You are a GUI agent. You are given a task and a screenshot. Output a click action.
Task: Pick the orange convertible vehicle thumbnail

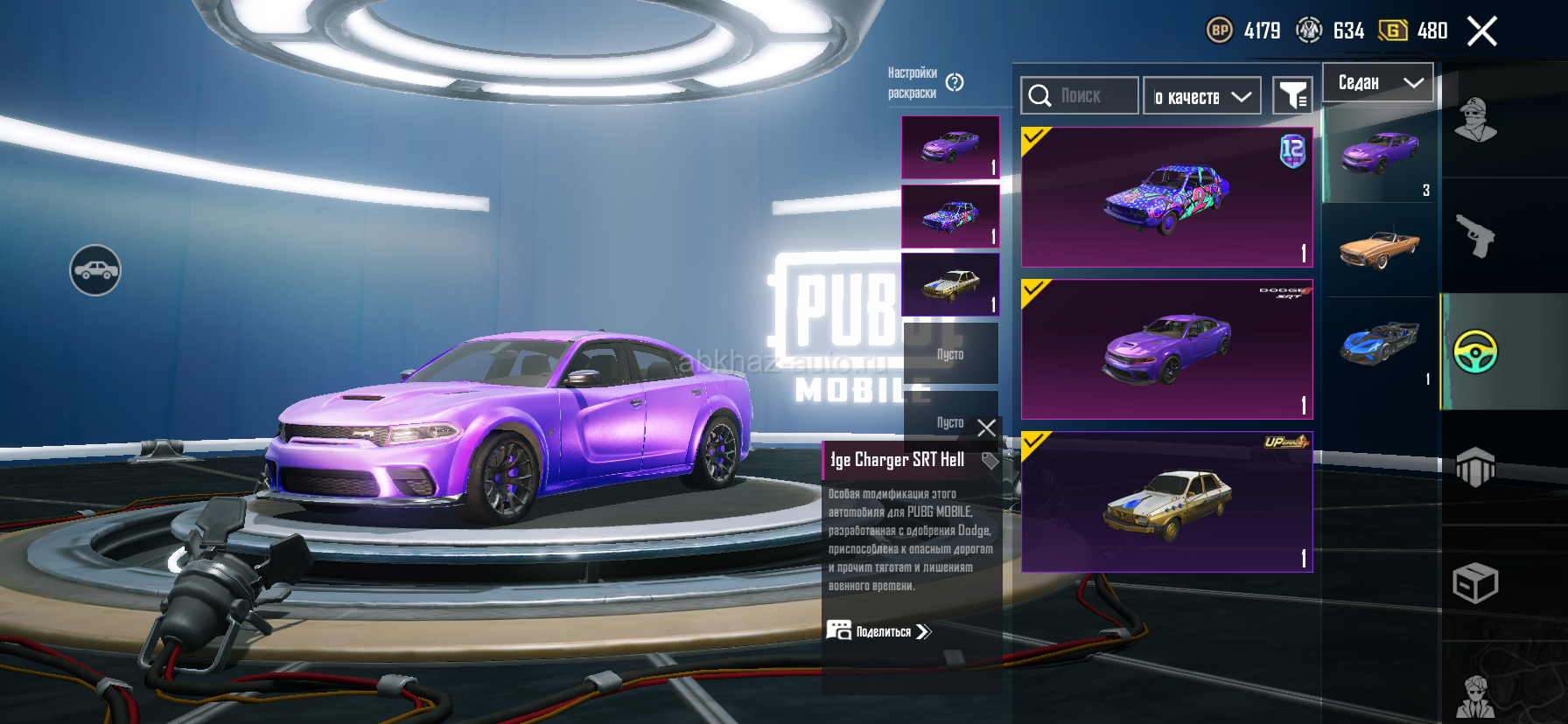point(1379,248)
